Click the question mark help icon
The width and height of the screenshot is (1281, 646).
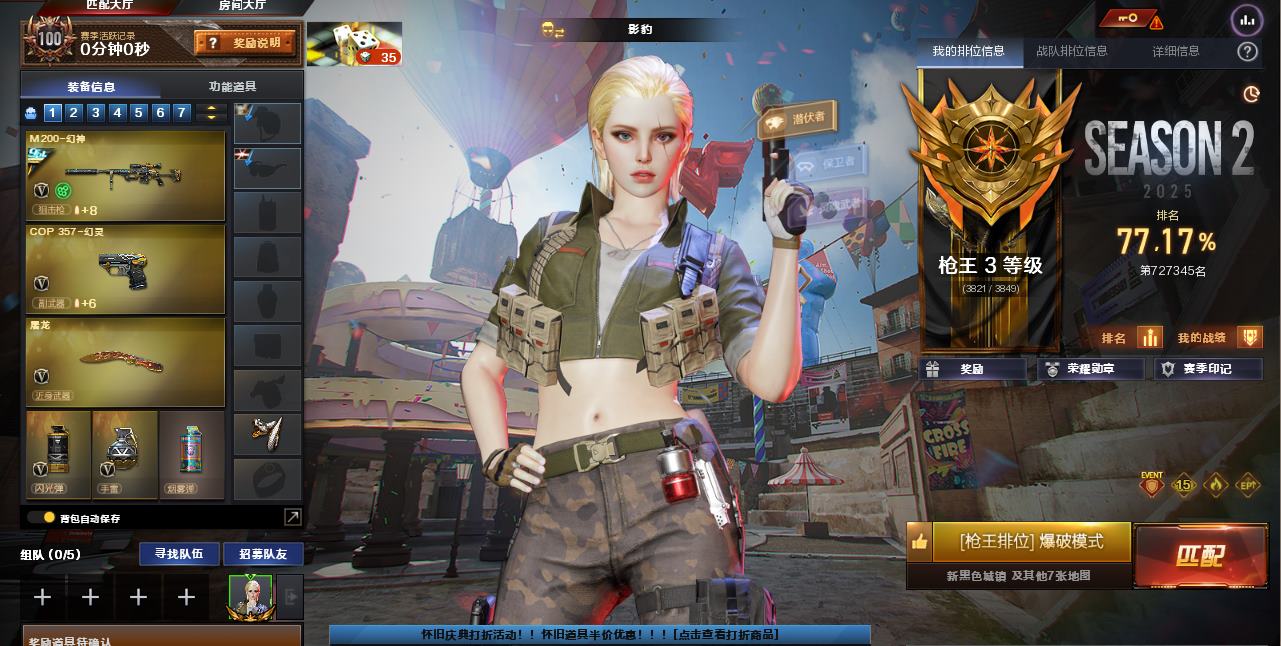coord(1247,52)
